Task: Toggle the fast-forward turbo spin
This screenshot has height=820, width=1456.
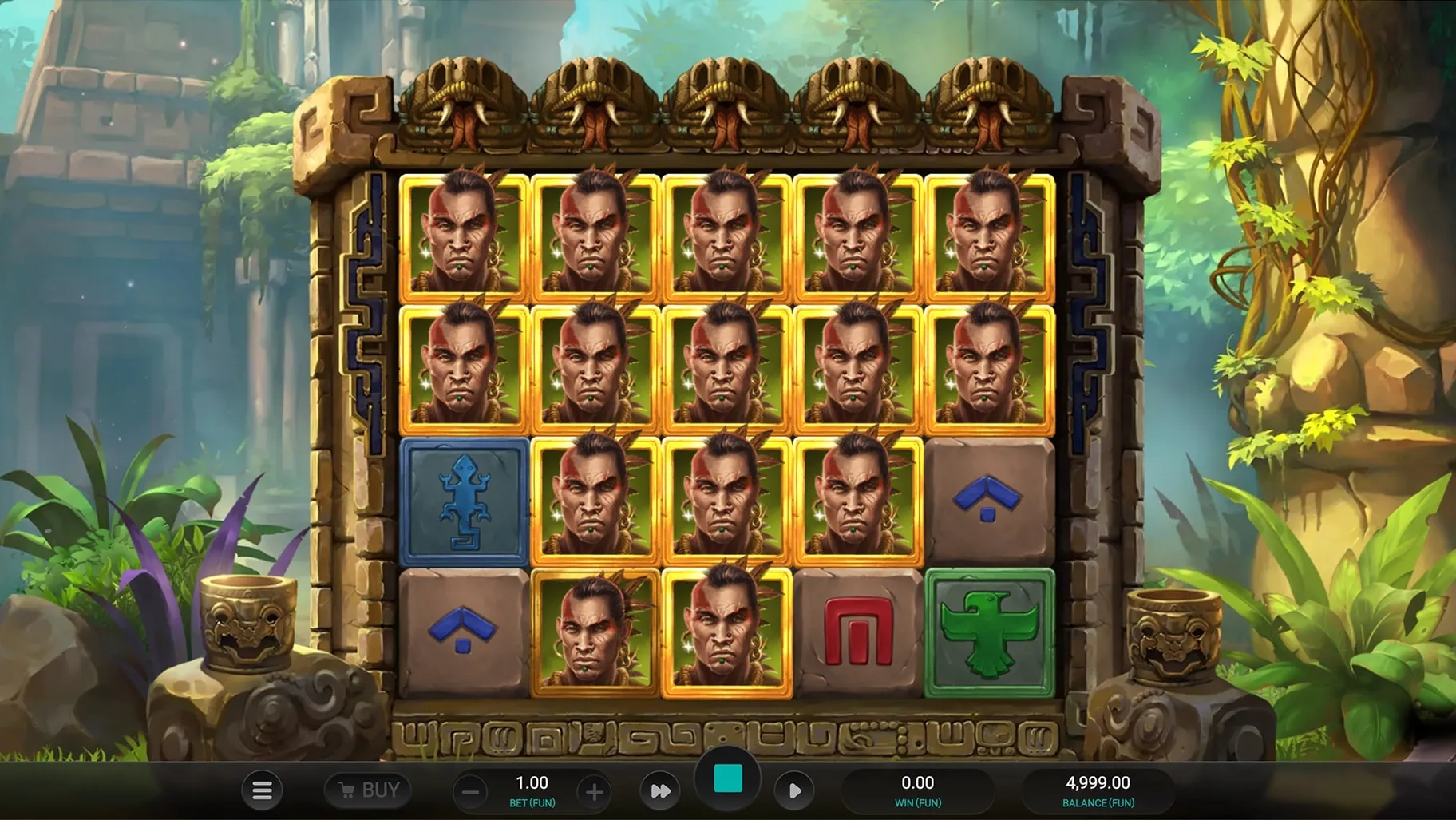Action: [660, 791]
